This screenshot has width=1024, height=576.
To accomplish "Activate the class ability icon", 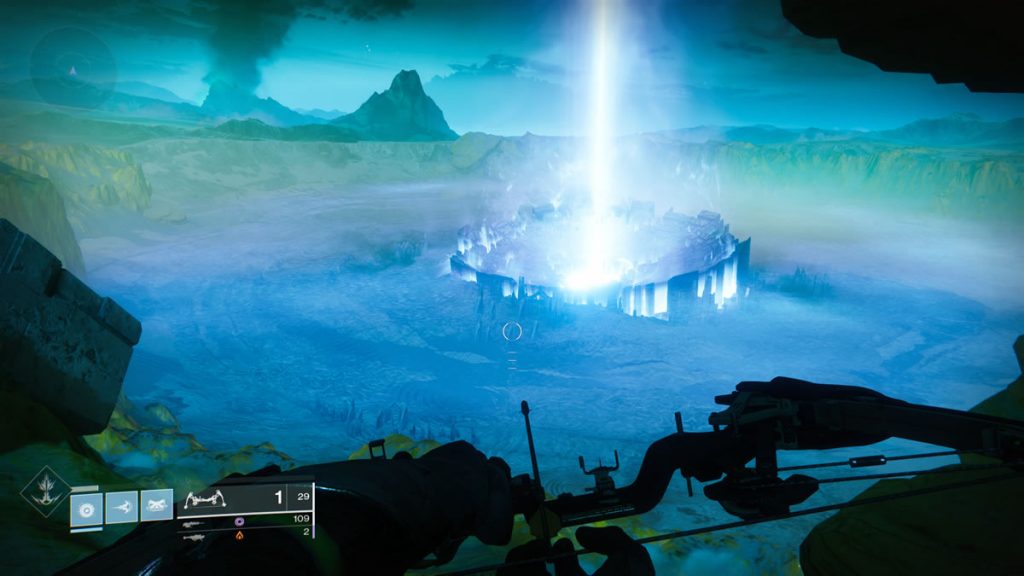I will 157,506.
